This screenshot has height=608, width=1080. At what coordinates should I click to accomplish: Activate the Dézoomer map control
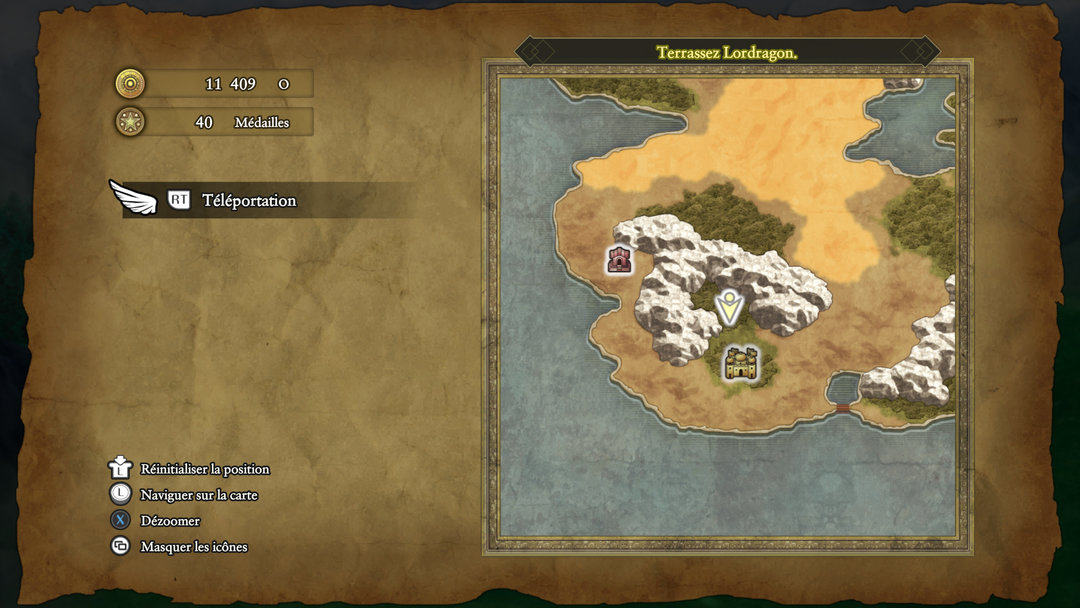coord(170,521)
